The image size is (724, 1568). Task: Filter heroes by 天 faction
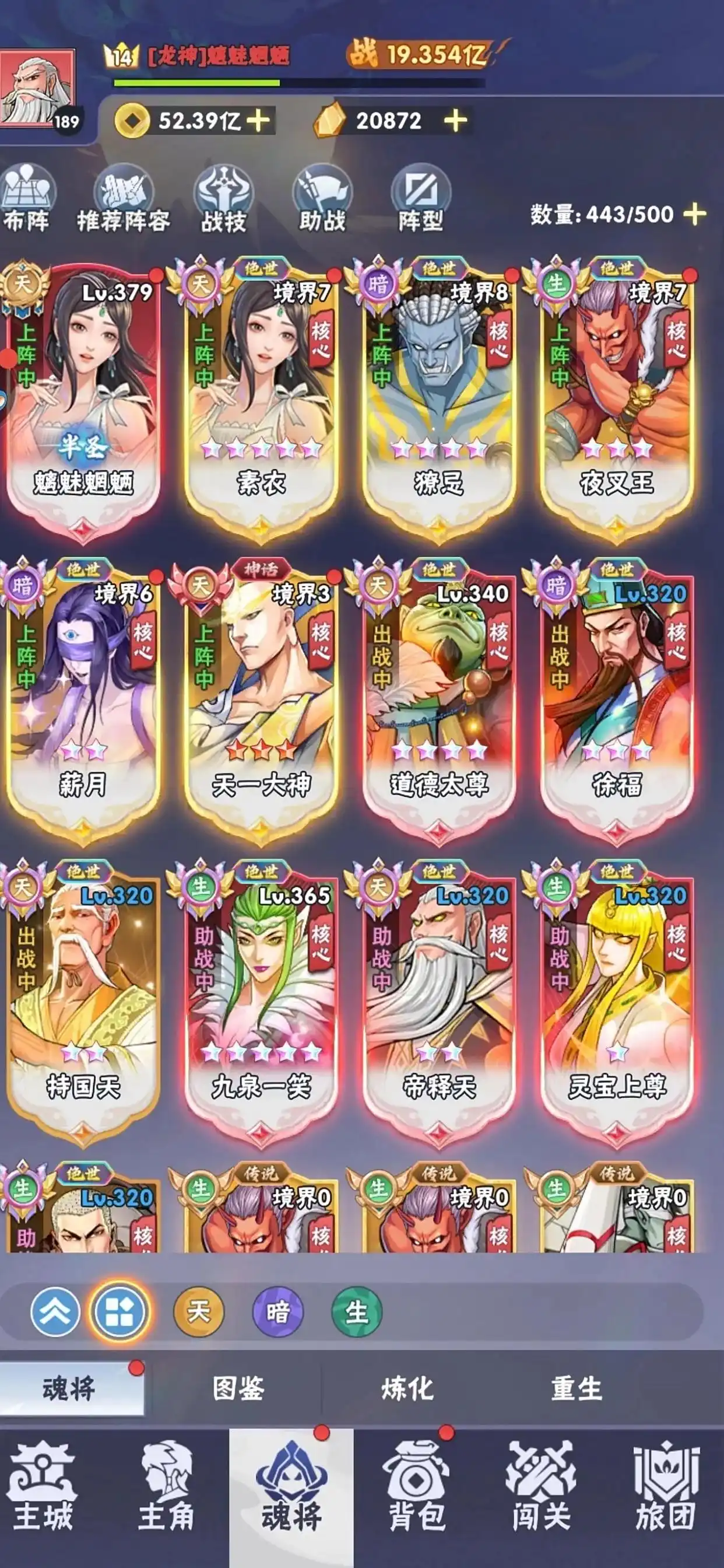click(198, 1312)
